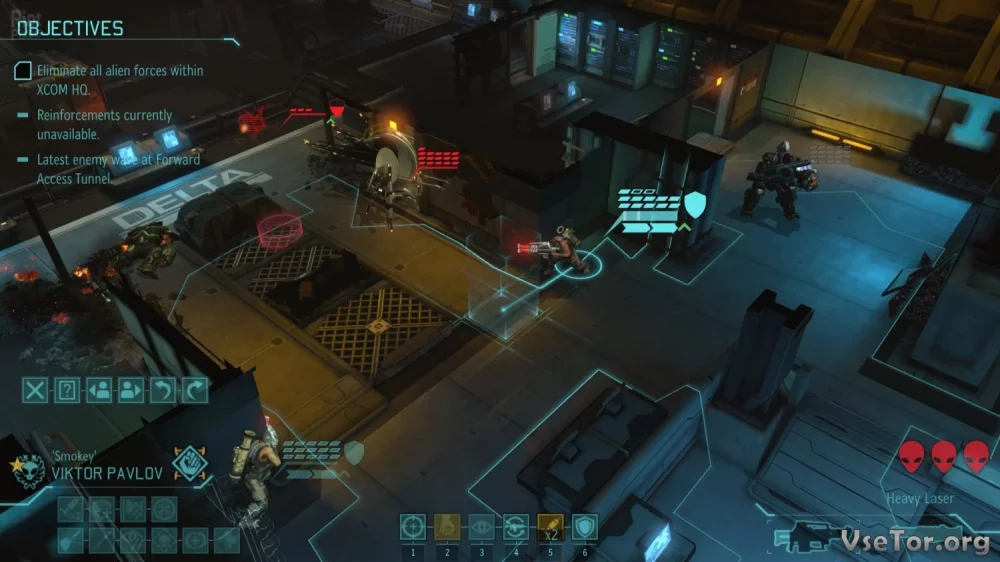Use the yellow hand ability in slot 2
The image size is (1000, 562).
[x=448, y=527]
